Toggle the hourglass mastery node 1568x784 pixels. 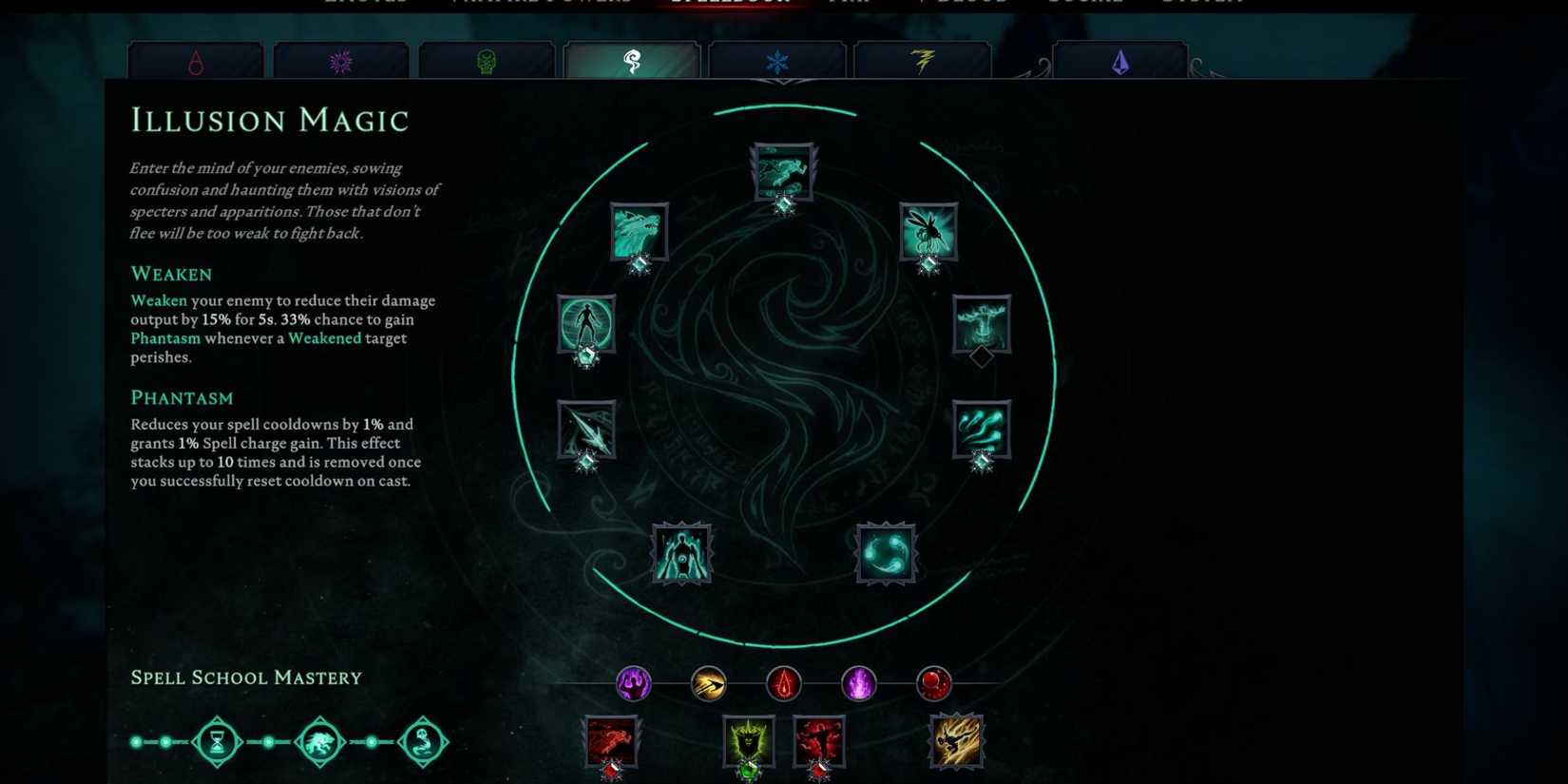[x=217, y=741]
